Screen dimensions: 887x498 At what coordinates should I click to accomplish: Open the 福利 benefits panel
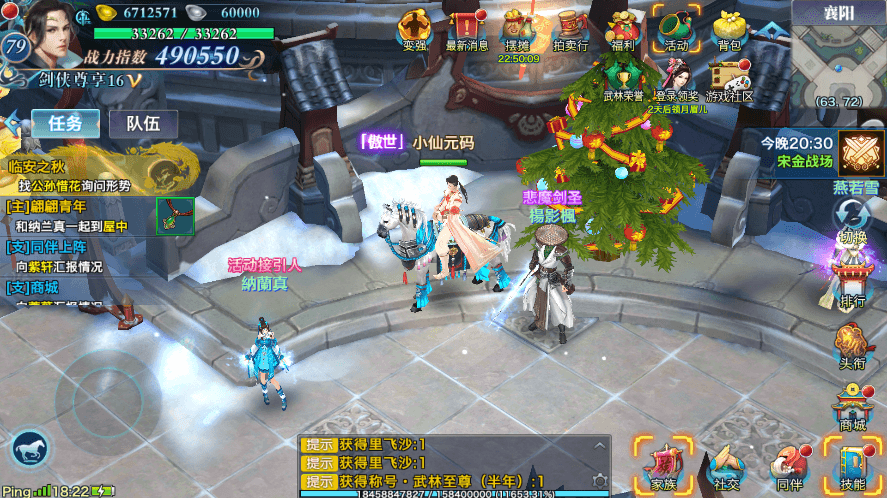tap(623, 28)
